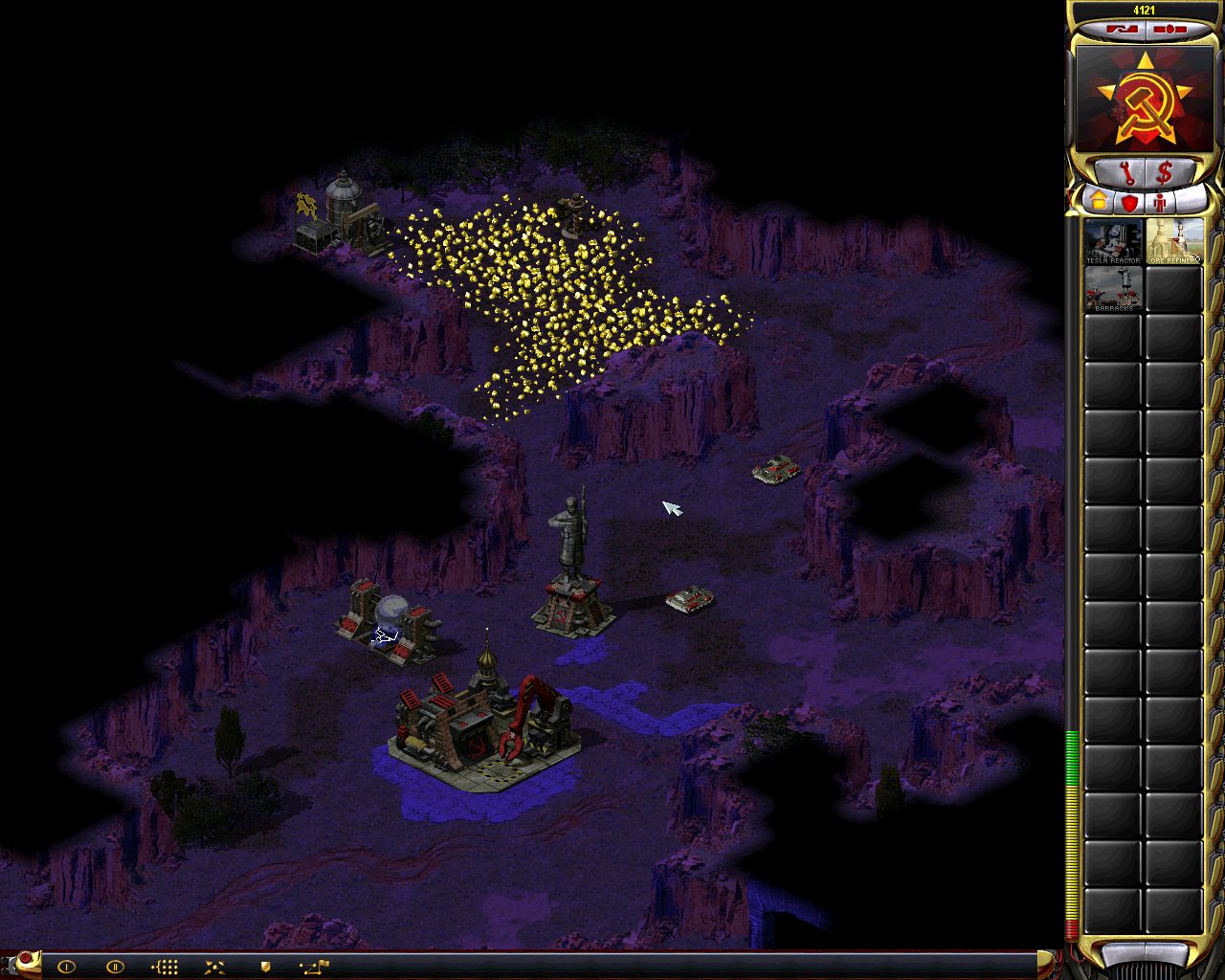Toggle sell mode with the dollar button
Screen dimensions: 1225x980
[x=1165, y=174]
